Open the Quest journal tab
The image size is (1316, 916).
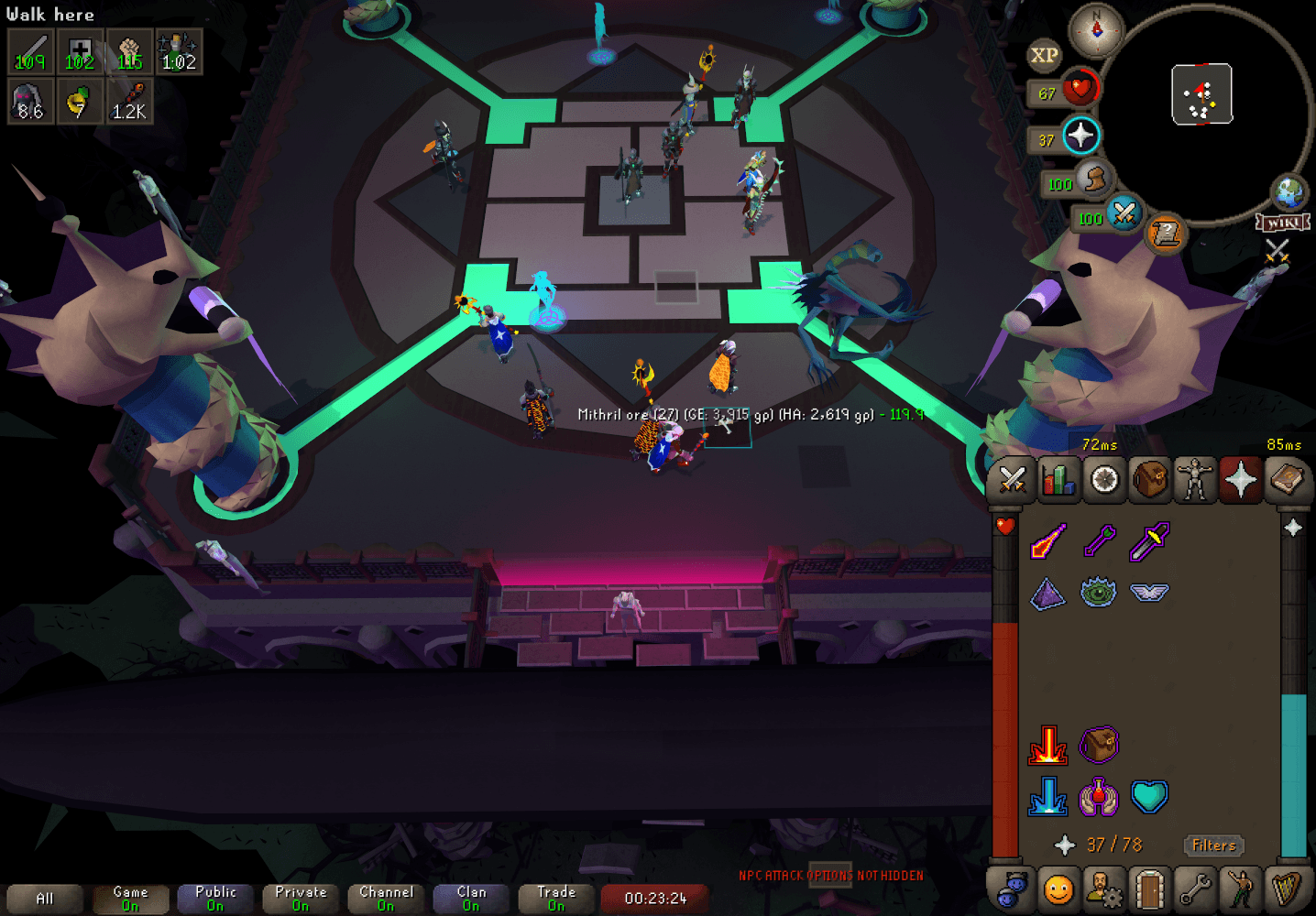coord(1104,479)
